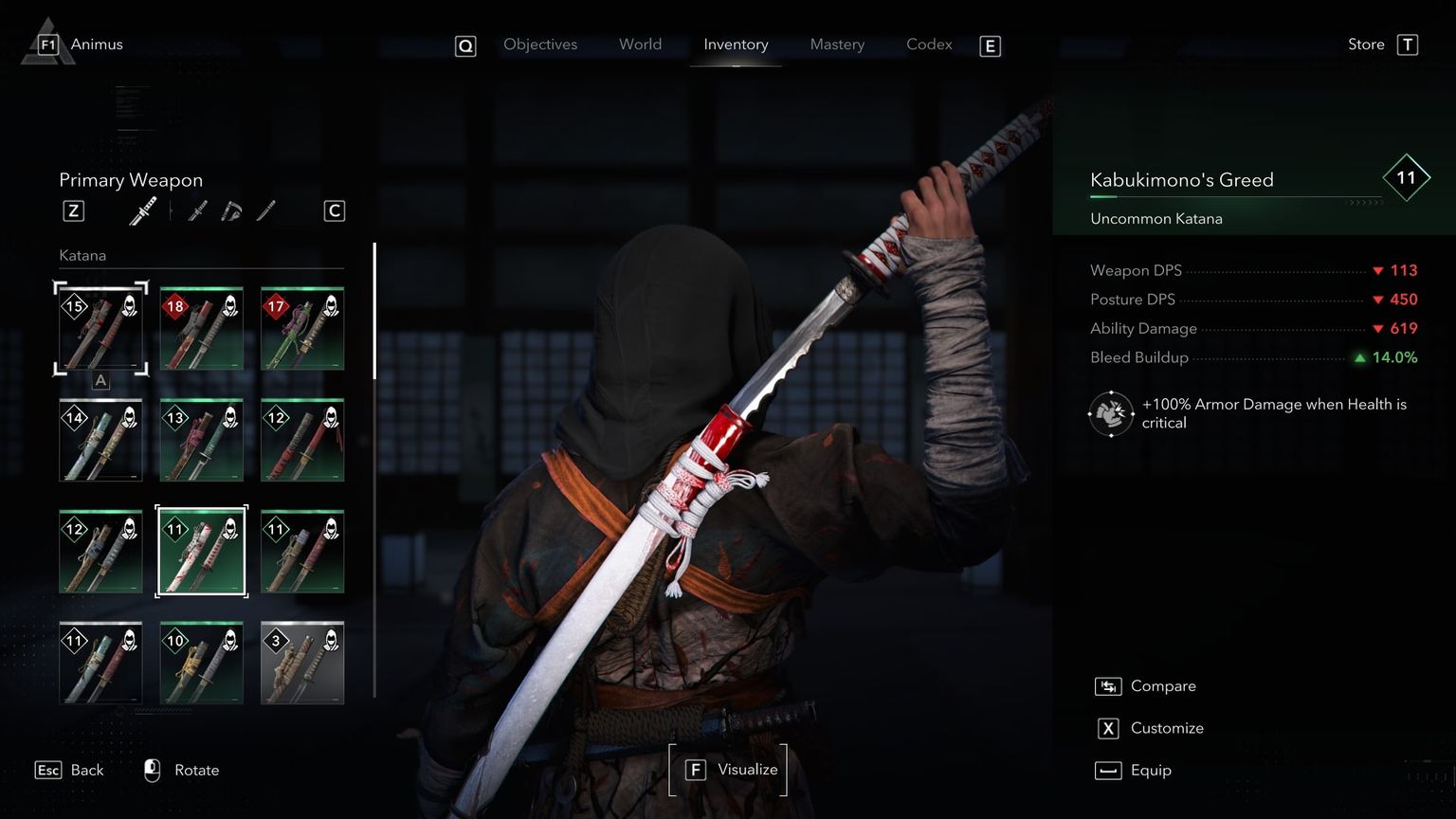This screenshot has height=819, width=1456.
Task: Select the Tanto weapon category icon
Action: (266, 210)
